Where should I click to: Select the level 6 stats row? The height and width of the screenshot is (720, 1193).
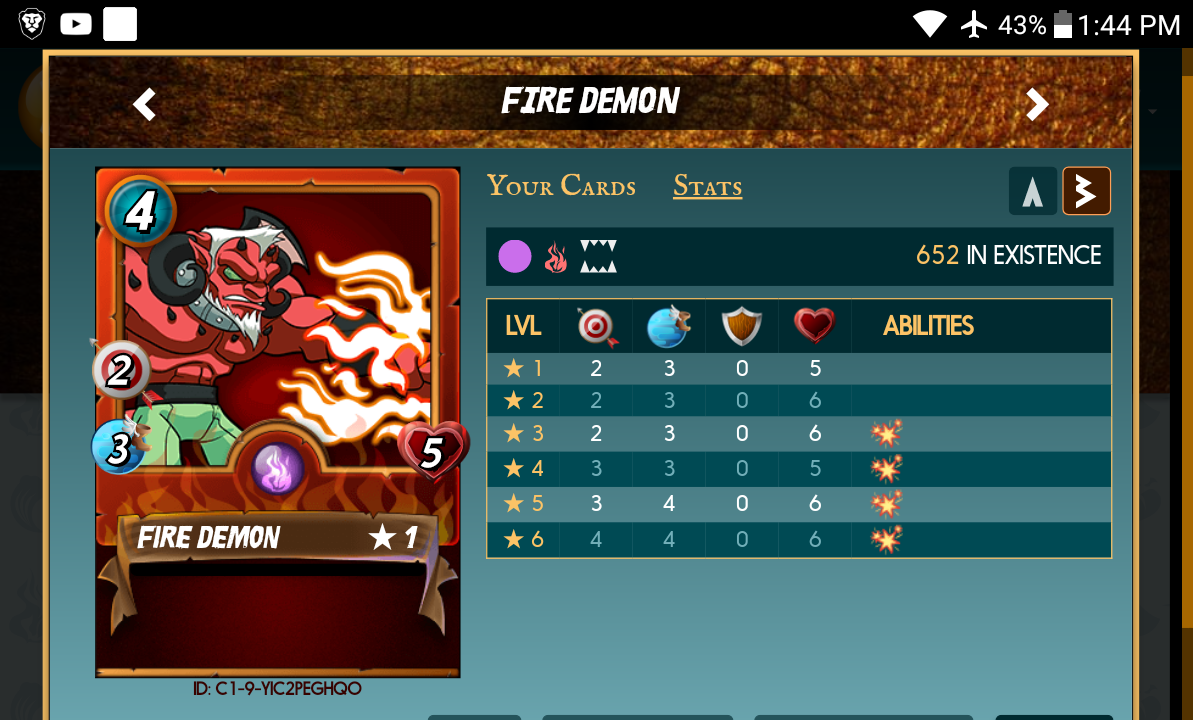coord(798,540)
